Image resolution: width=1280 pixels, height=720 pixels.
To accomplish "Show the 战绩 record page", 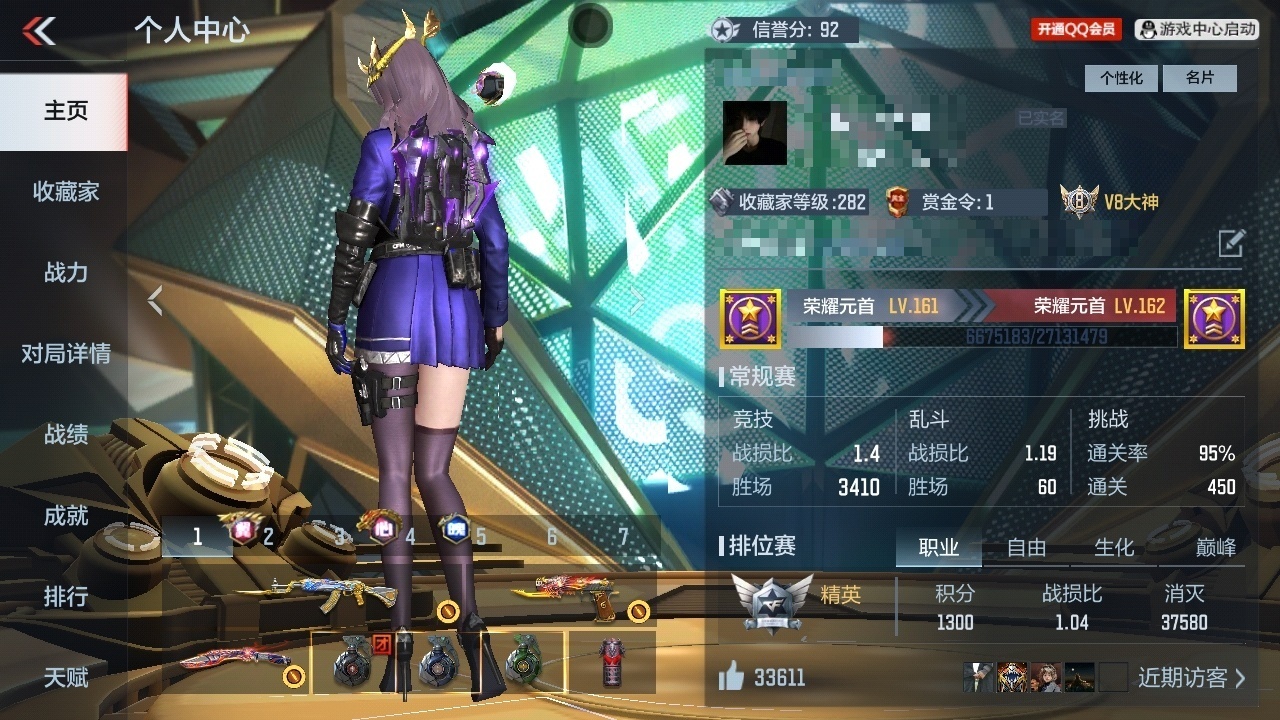I will [x=65, y=435].
